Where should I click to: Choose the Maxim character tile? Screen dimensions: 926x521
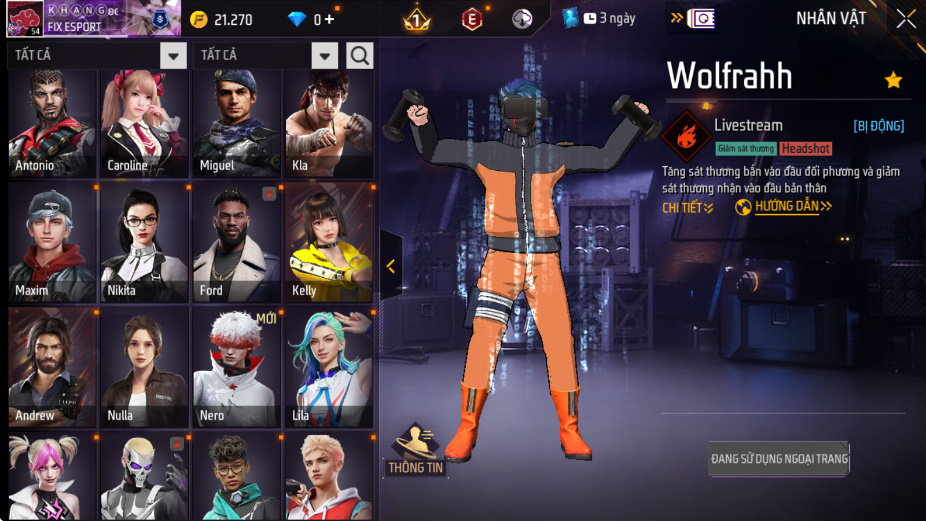click(52, 243)
